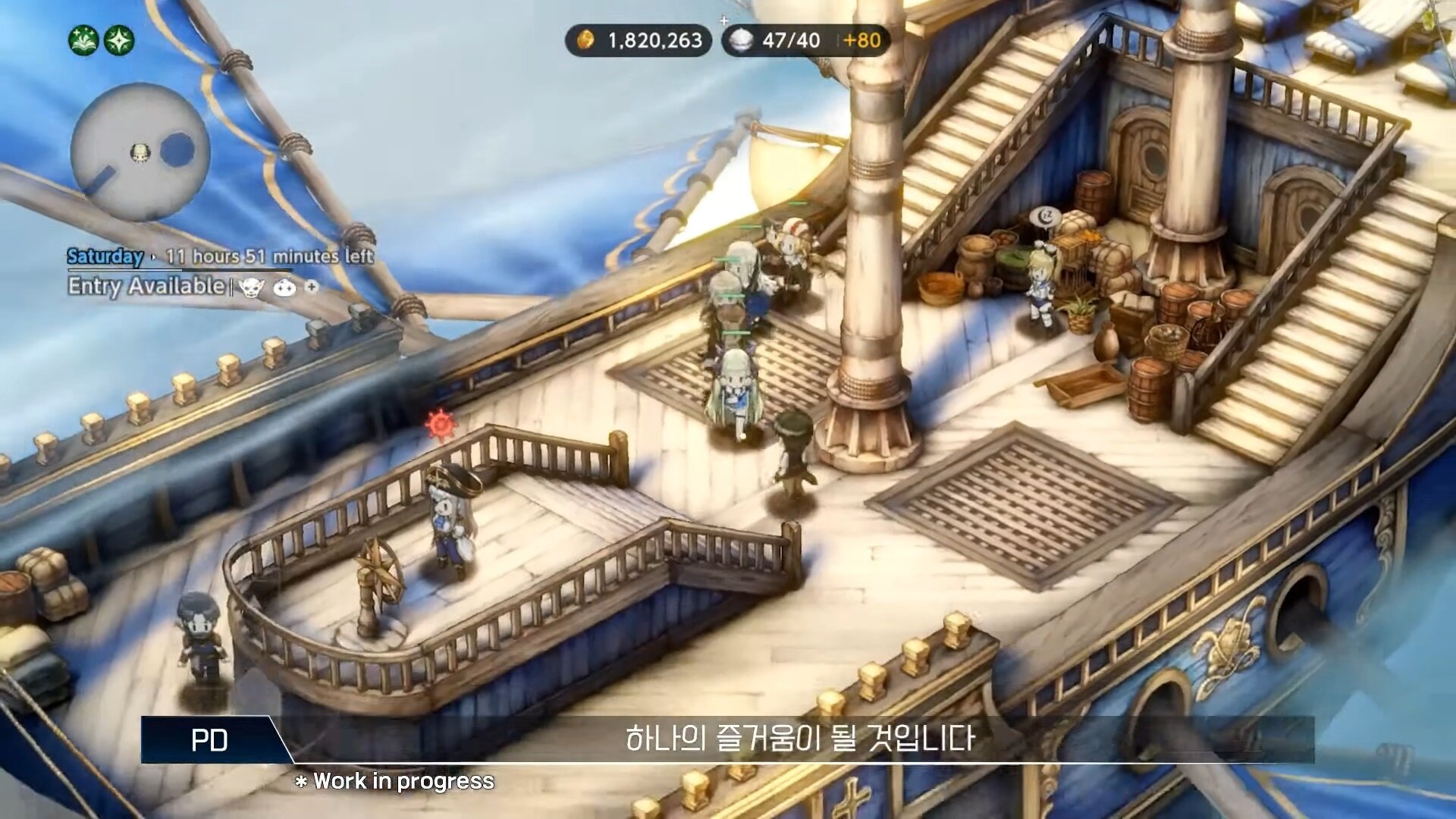The image size is (1456, 819).
Task: Click the green open-book buff icon
Action: 84,40
